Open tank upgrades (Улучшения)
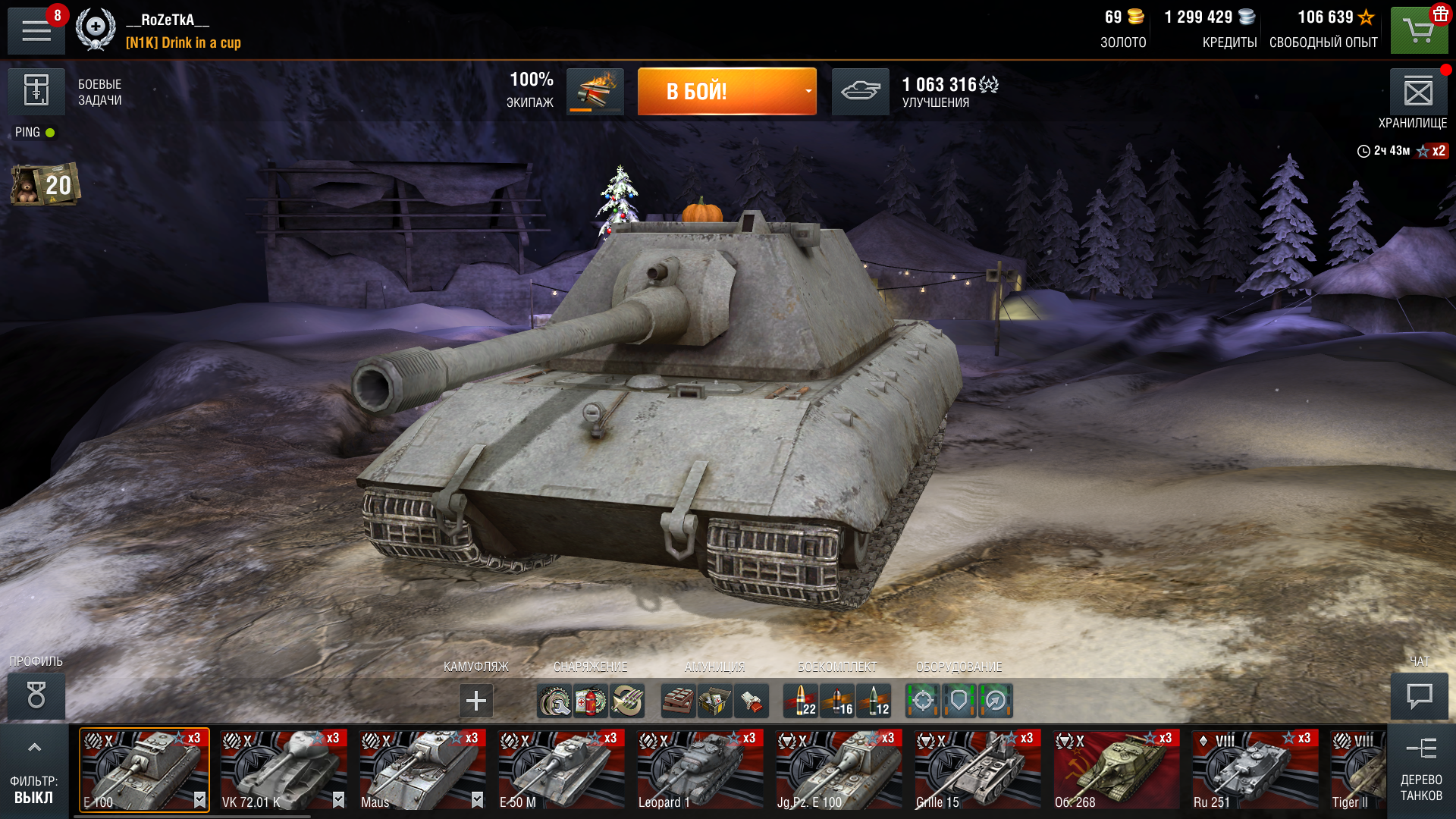The image size is (1456, 819). tap(861, 92)
